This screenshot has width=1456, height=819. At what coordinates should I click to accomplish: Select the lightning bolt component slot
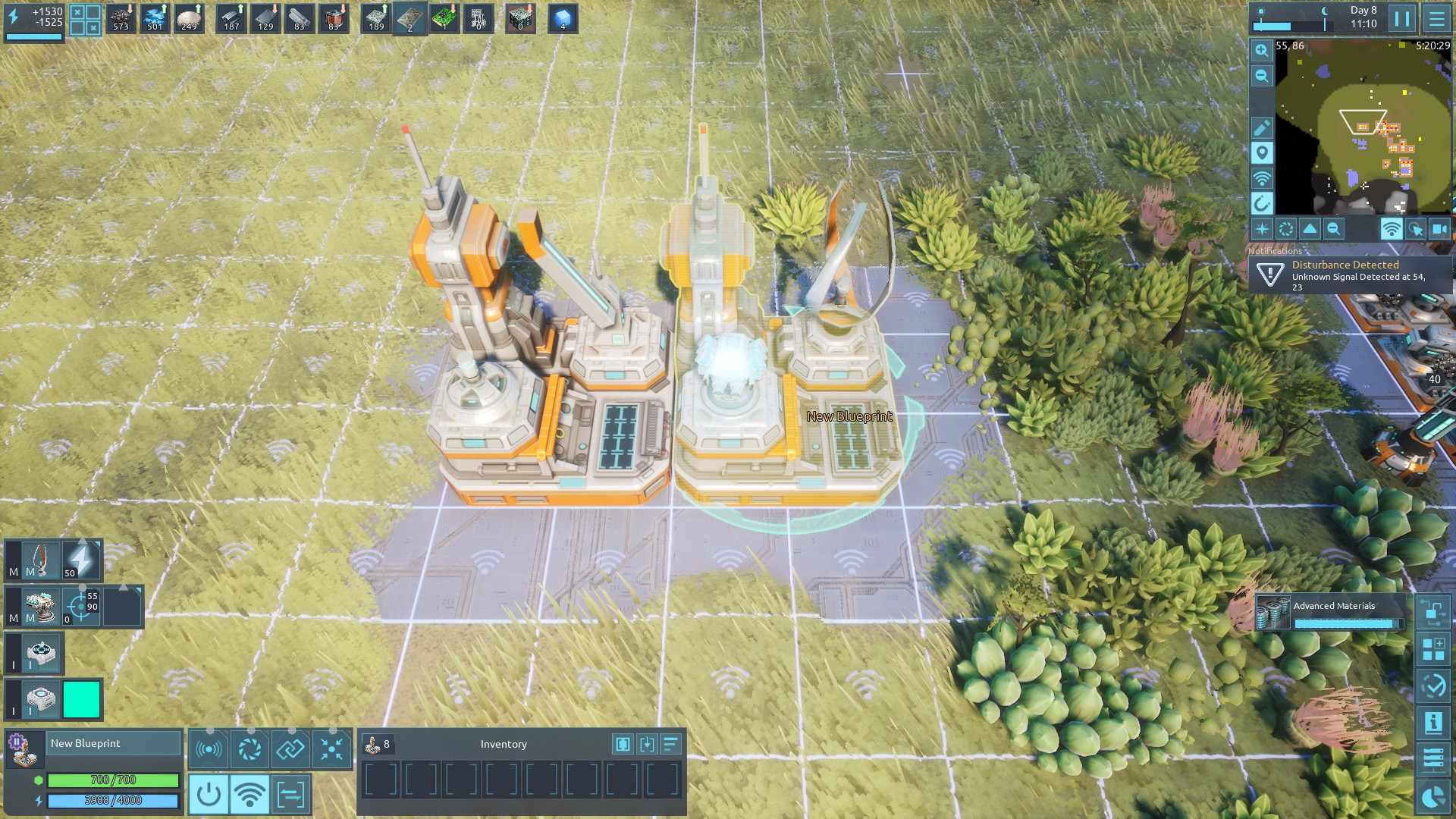point(81,560)
